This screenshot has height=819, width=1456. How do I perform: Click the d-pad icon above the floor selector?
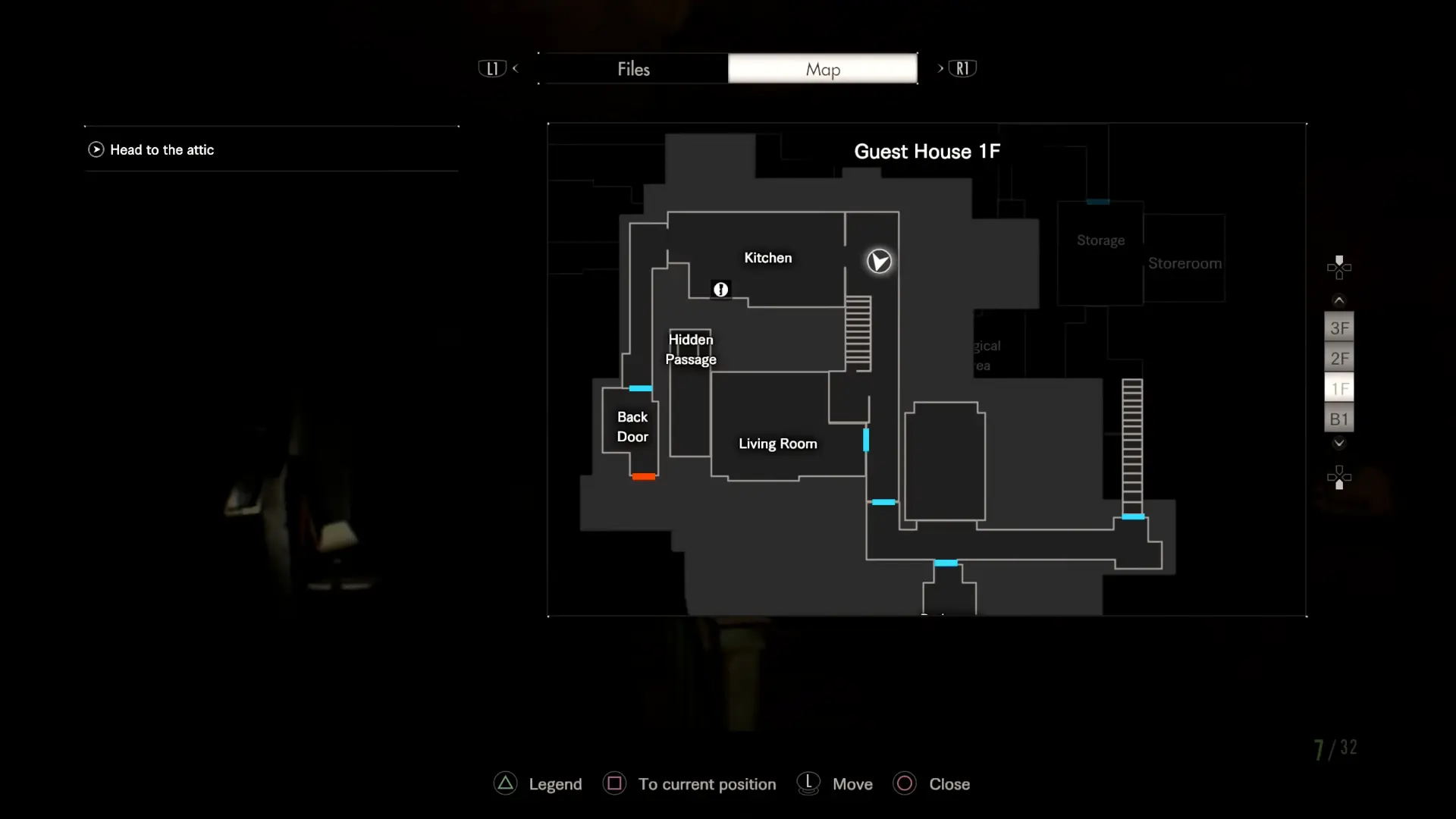click(1339, 267)
